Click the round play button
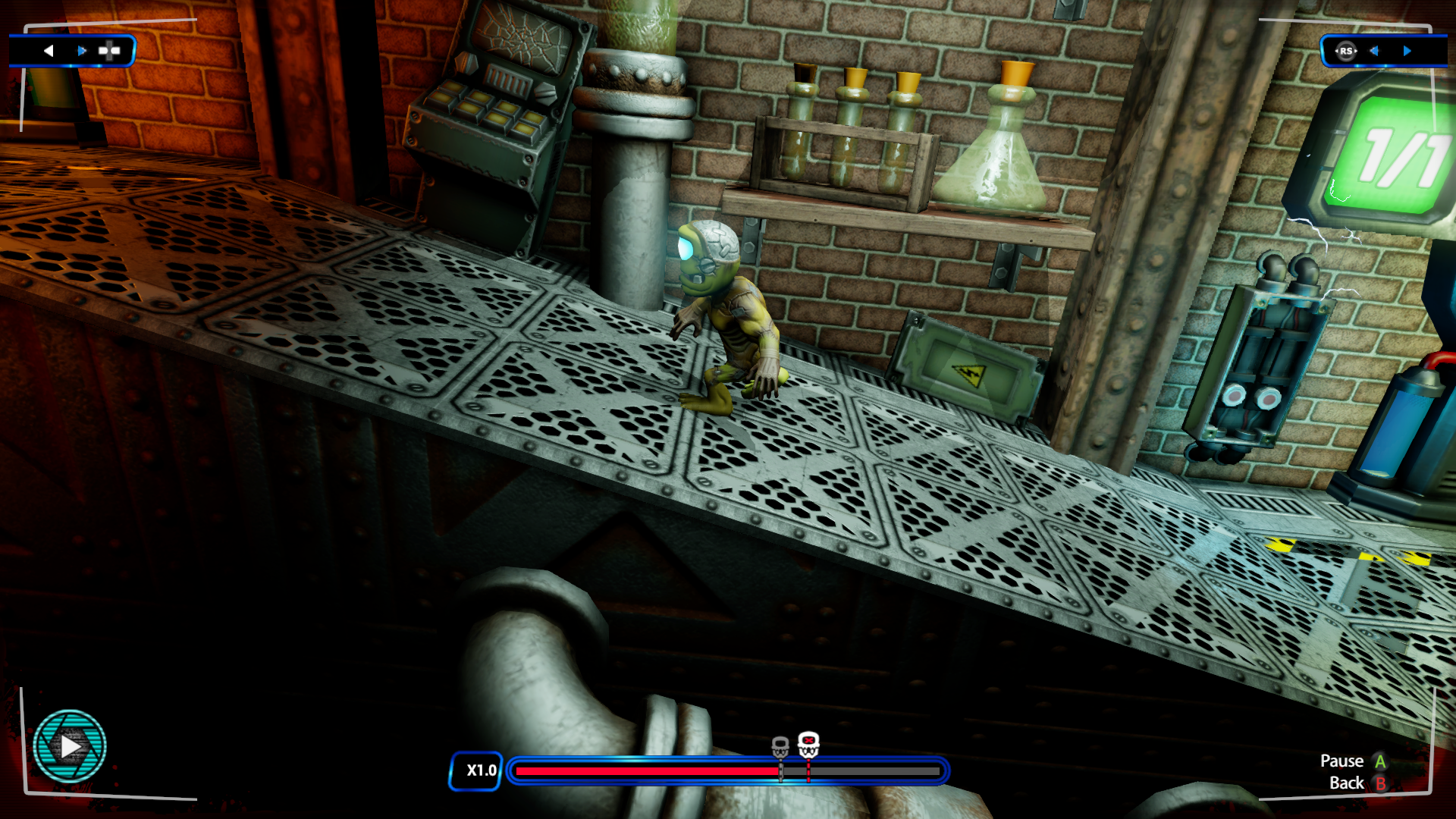The width and height of the screenshot is (1456, 819). pos(70,746)
